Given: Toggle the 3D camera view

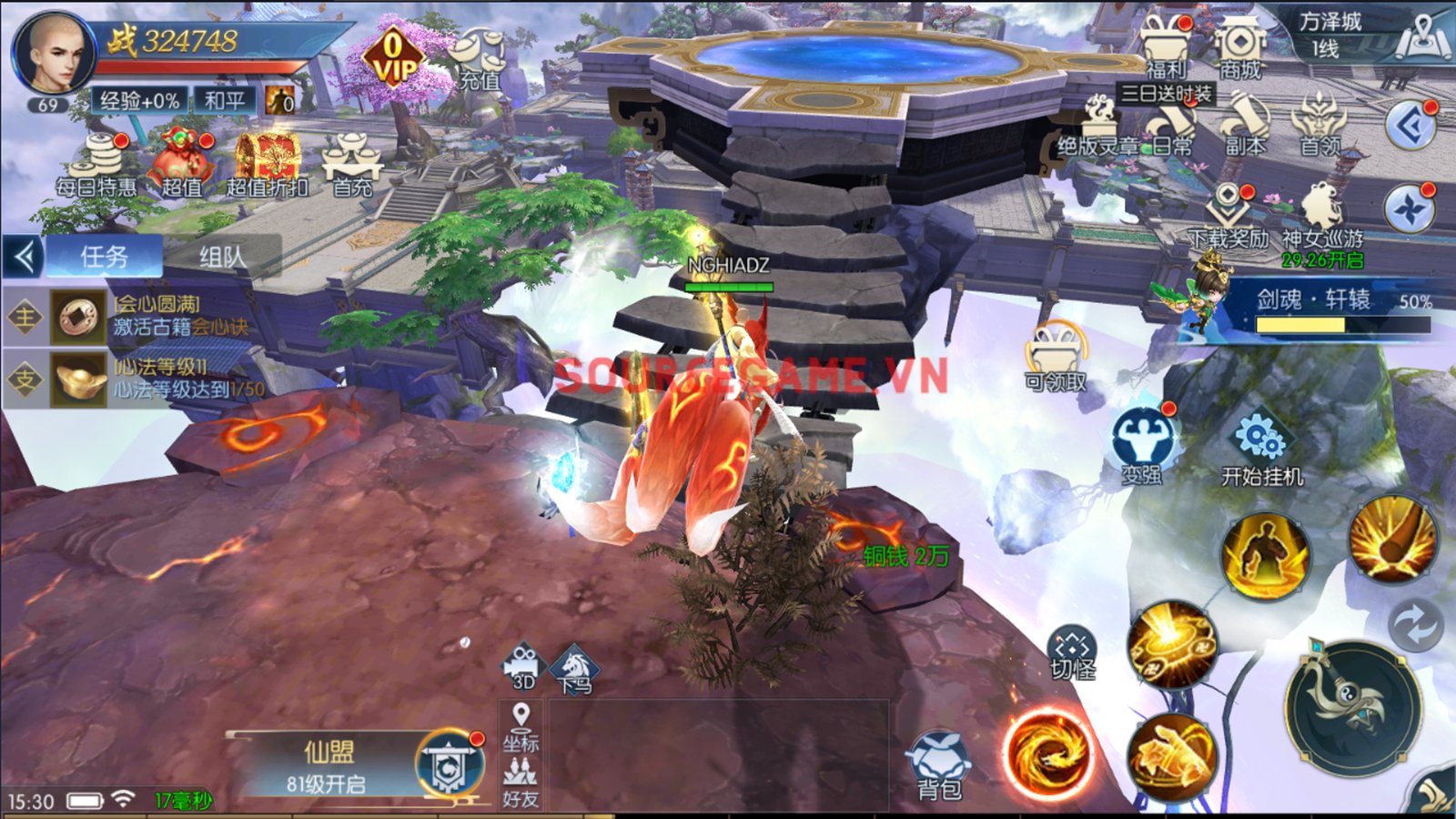Looking at the screenshot, I should pyautogui.click(x=521, y=667).
